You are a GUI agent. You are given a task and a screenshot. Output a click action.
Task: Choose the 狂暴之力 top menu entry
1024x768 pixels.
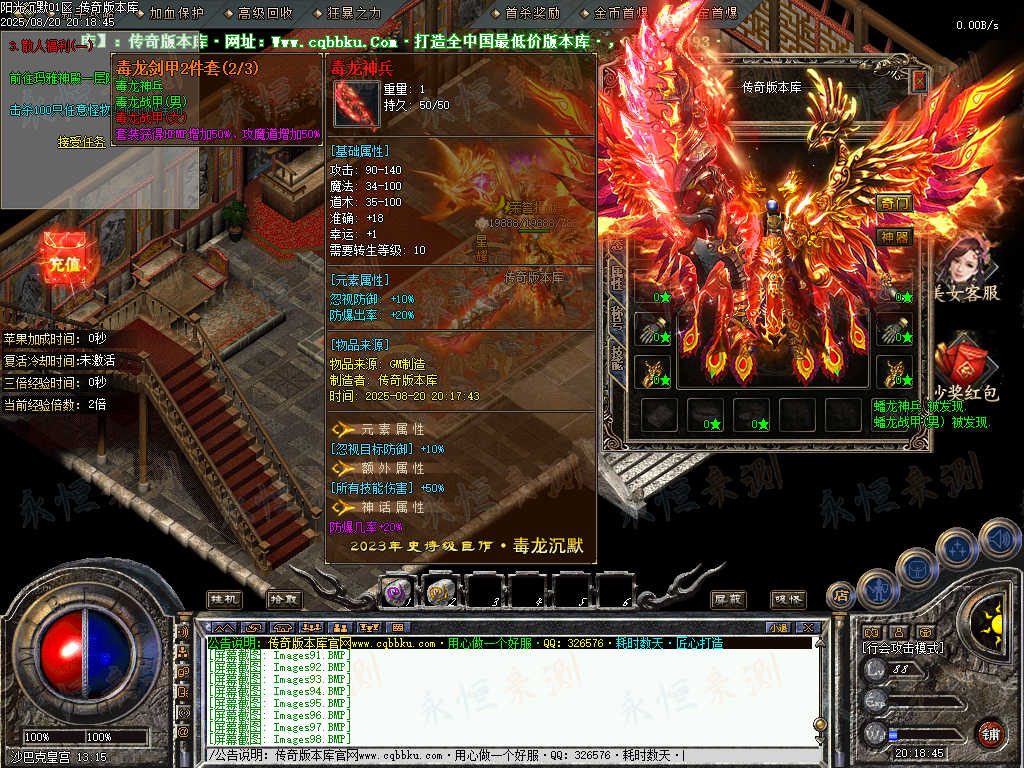pos(354,13)
